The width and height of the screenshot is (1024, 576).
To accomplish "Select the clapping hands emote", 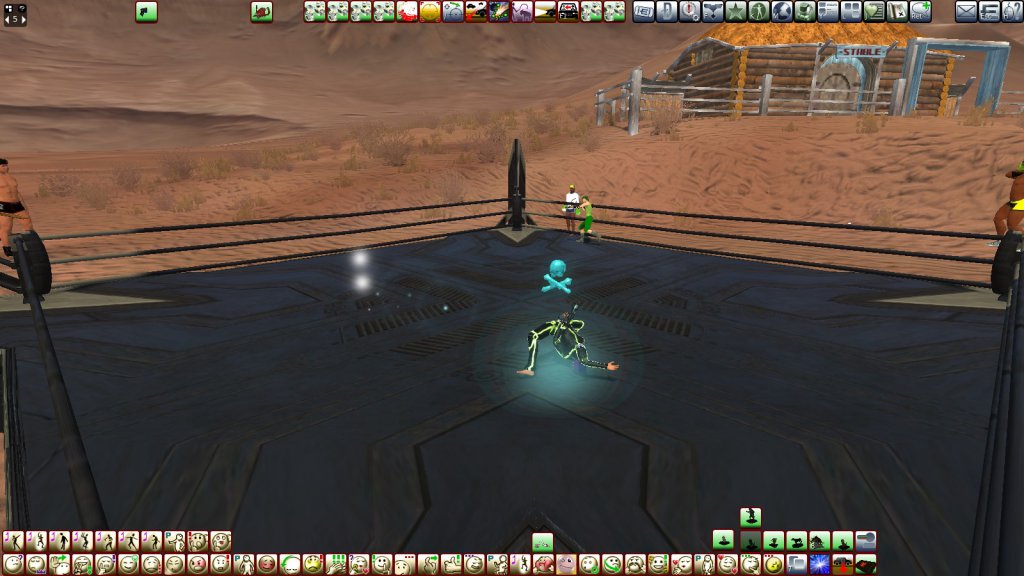I will 336,563.
